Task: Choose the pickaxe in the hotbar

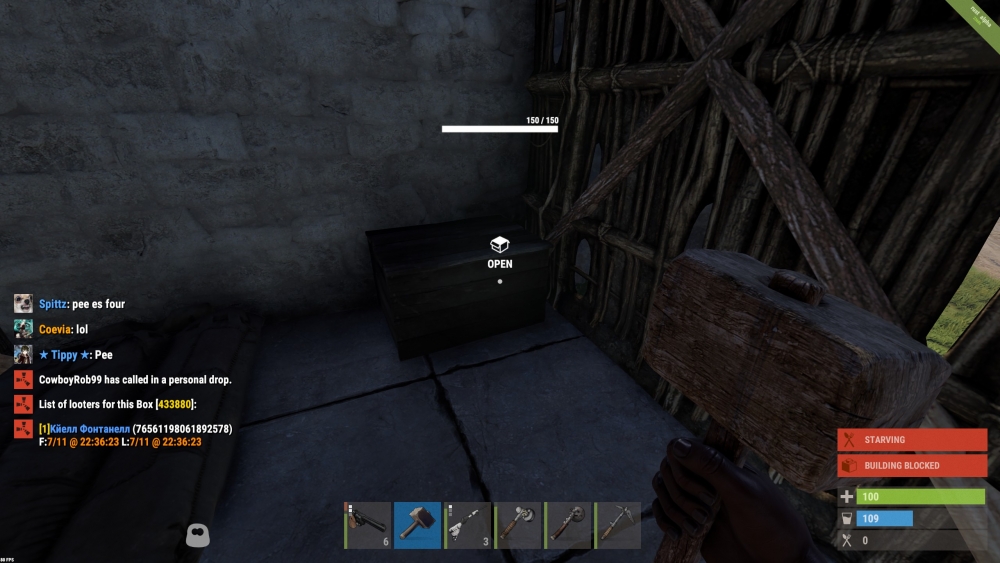Action: pyautogui.click(x=618, y=525)
